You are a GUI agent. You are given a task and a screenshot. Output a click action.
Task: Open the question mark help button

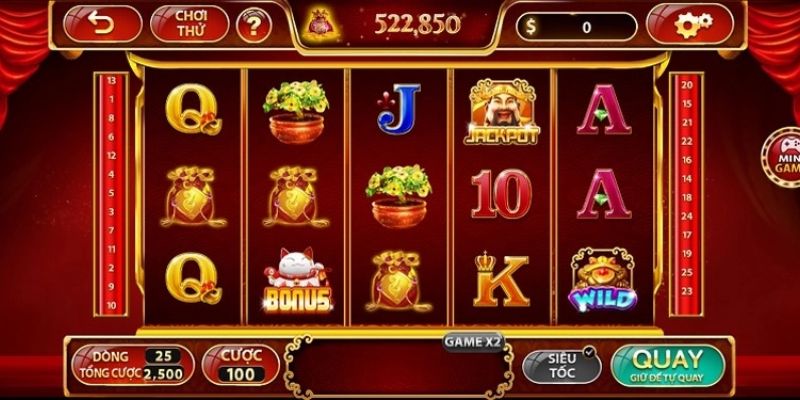click(253, 24)
